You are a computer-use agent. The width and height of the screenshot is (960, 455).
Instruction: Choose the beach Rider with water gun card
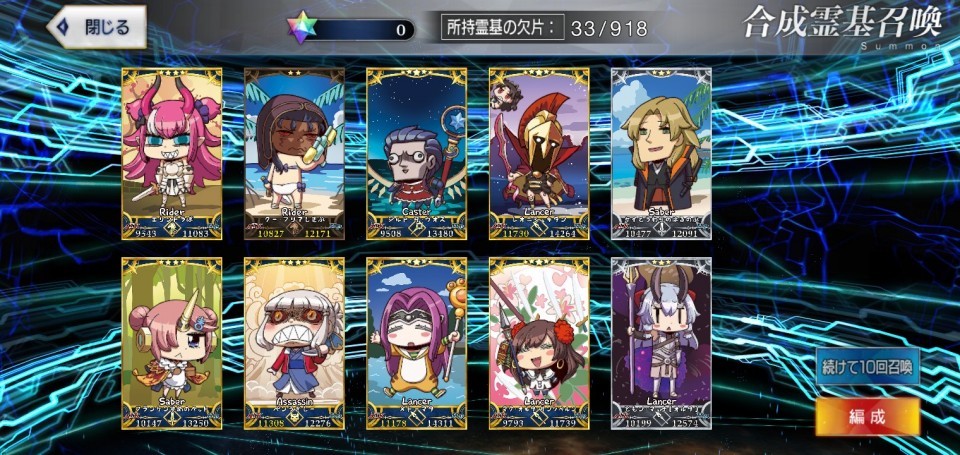pyautogui.click(x=294, y=154)
